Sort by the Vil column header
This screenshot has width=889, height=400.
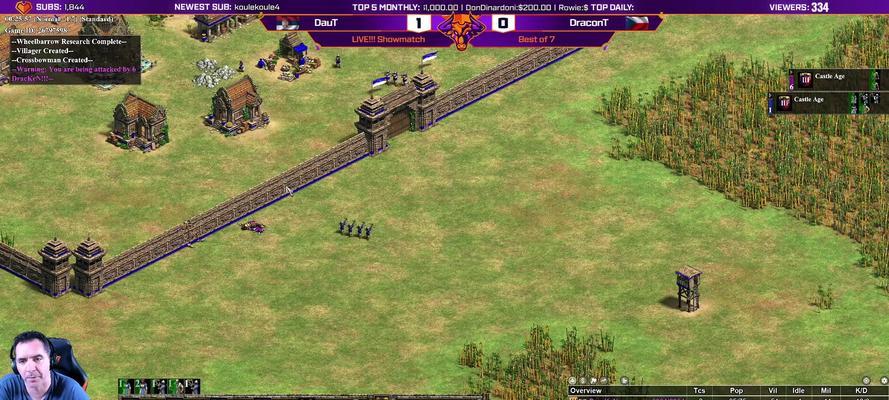(x=772, y=391)
